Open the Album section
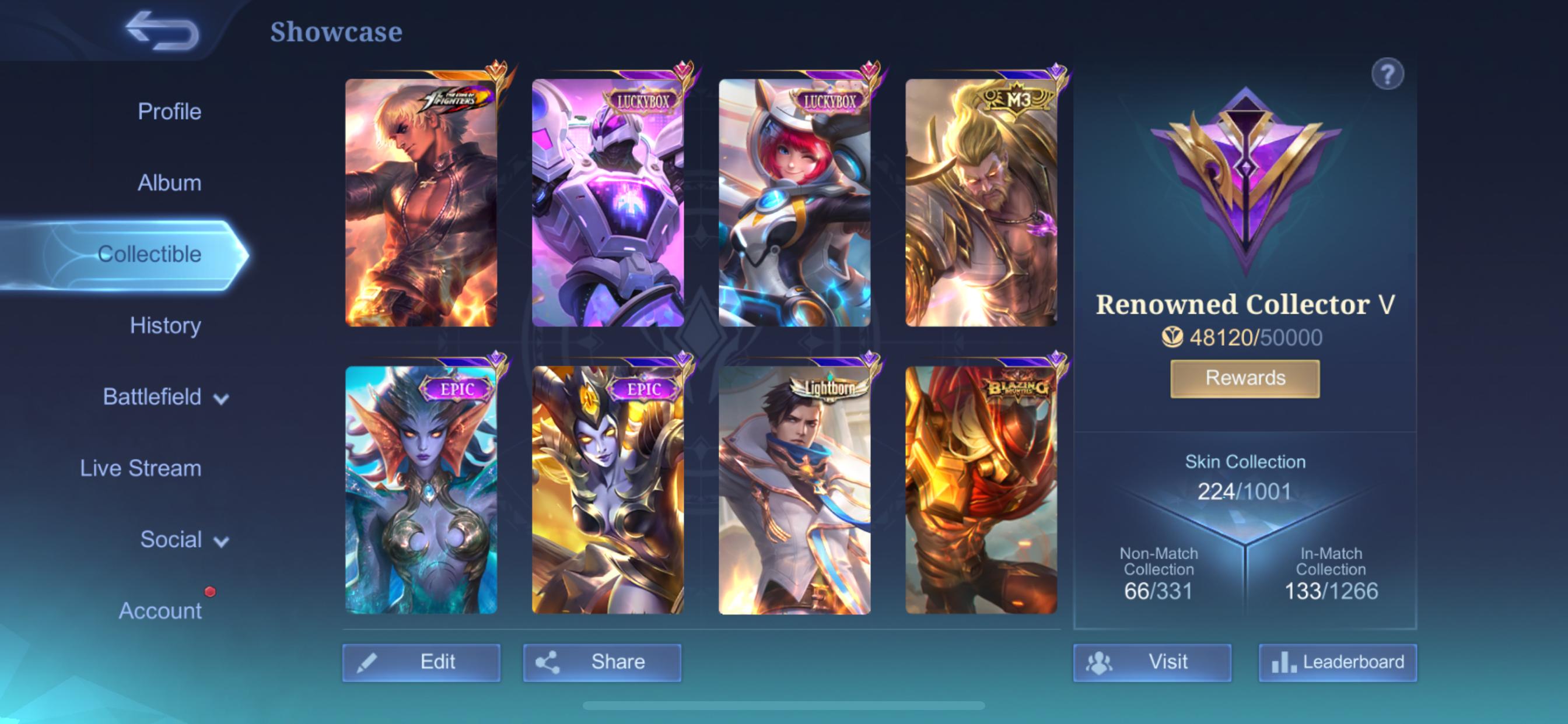 (170, 183)
